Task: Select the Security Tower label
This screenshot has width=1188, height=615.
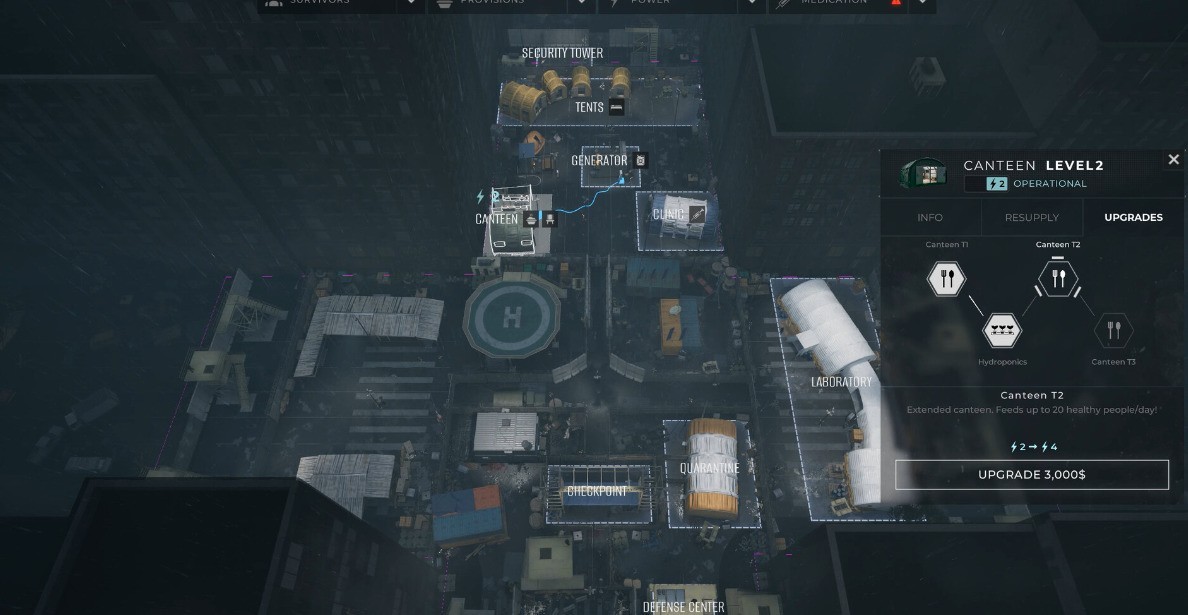Action: 562,53
